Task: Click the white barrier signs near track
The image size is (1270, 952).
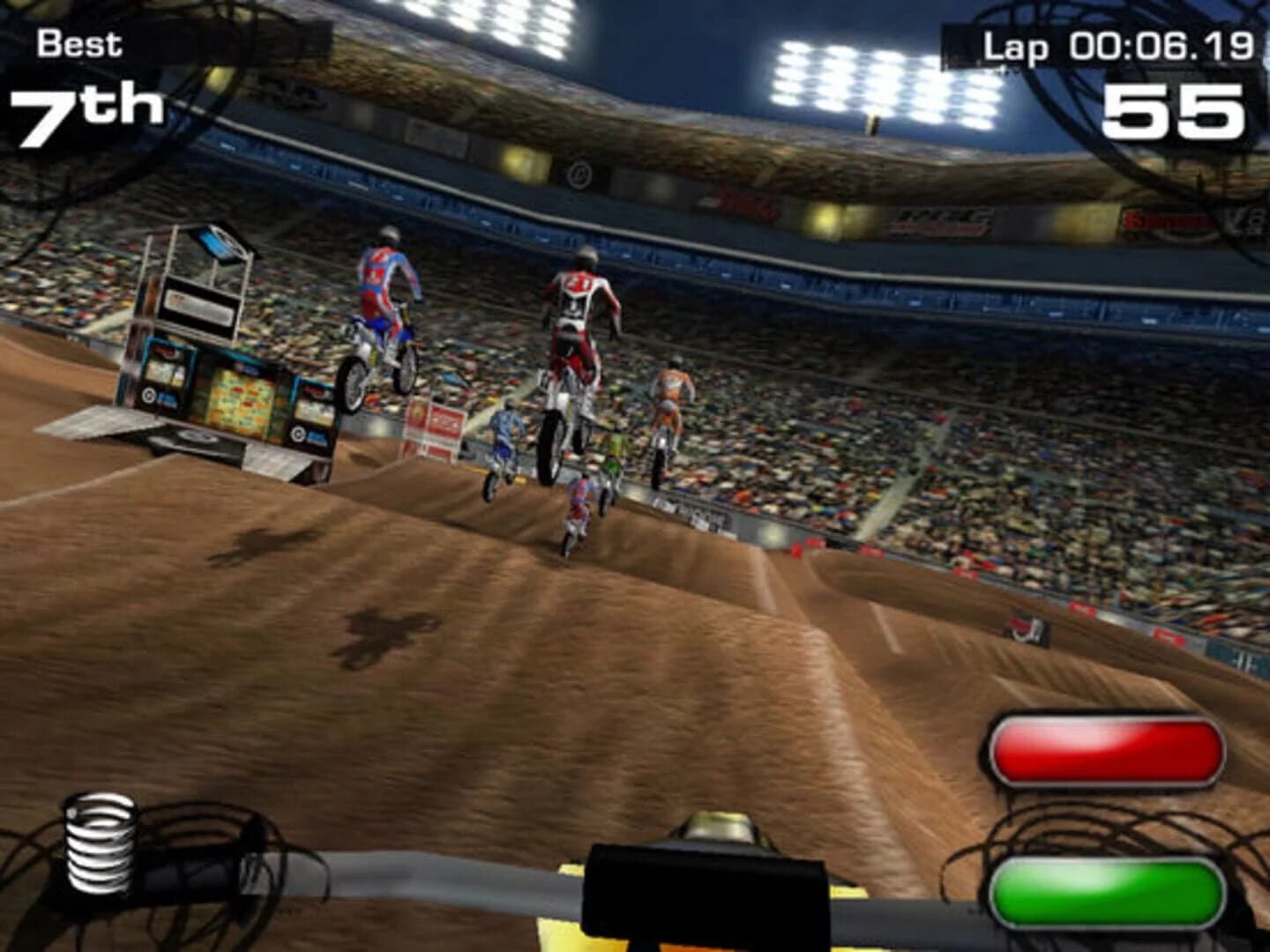Action: tap(441, 423)
